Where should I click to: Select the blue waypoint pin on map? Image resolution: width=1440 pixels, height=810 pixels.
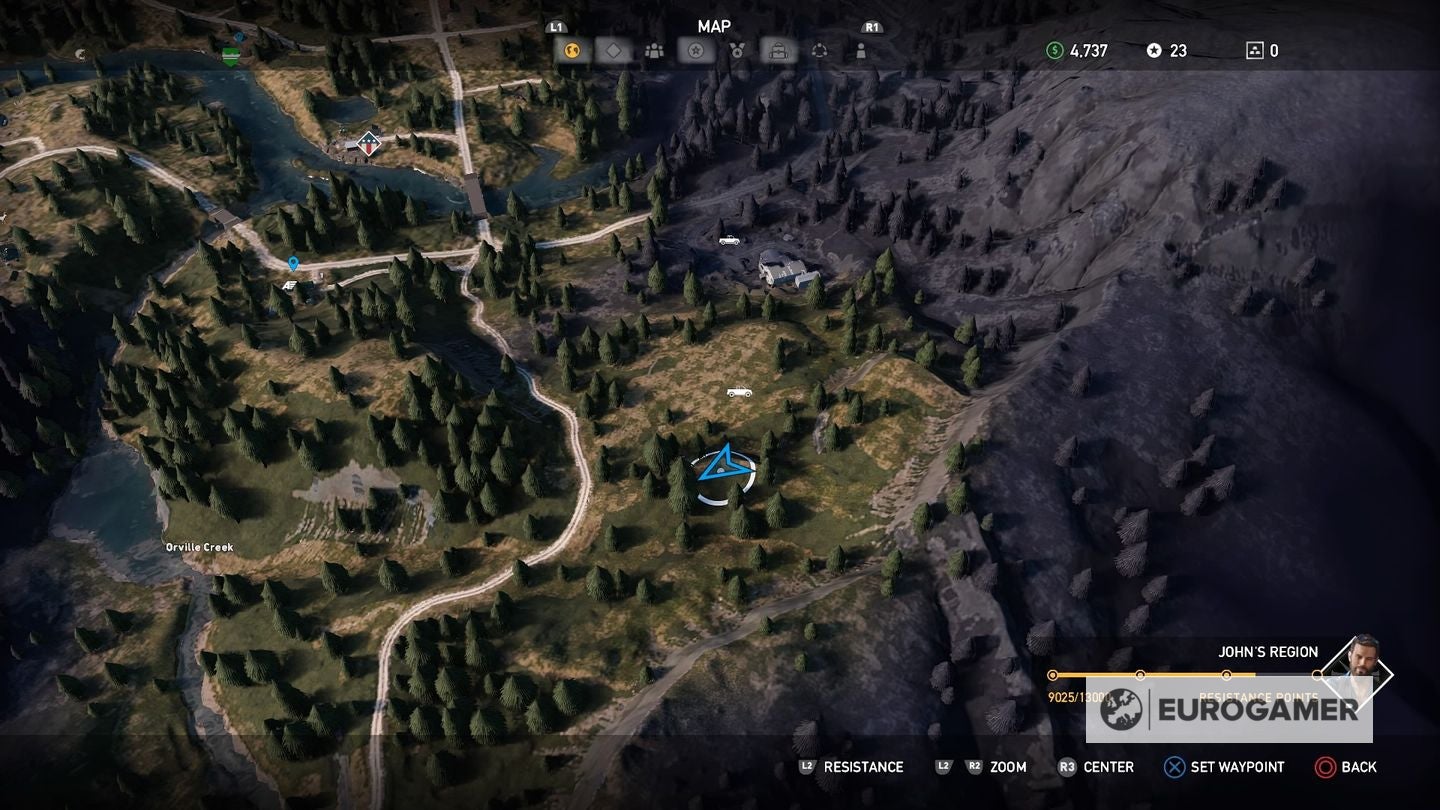click(291, 264)
